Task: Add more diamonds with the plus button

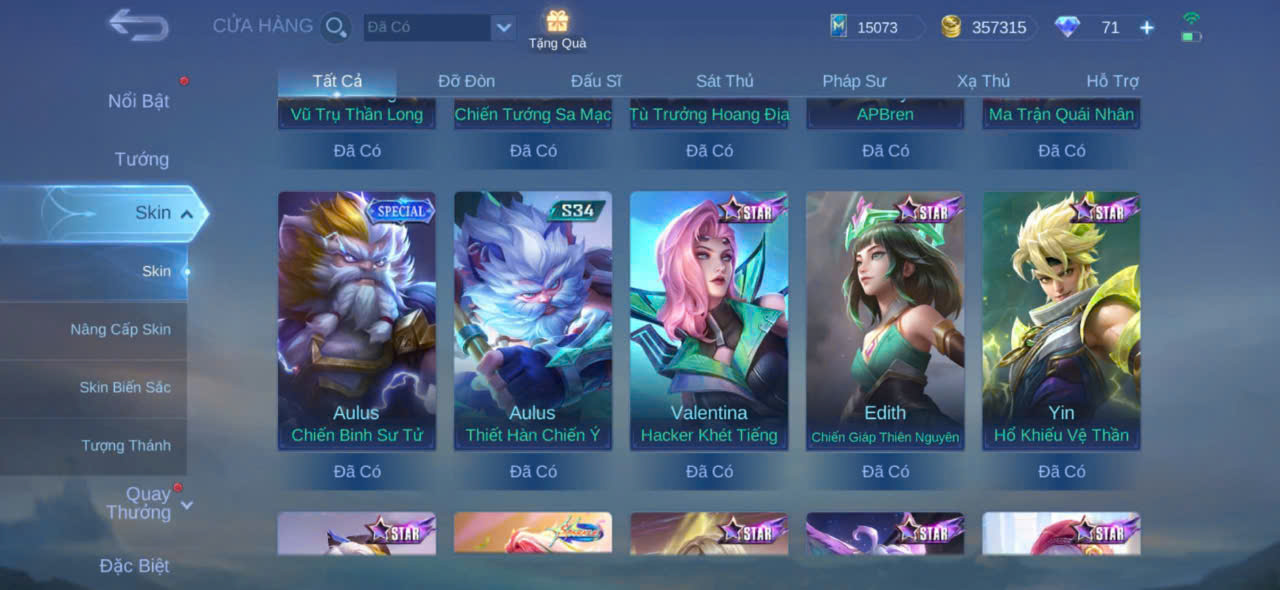Action: point(1147,28)
